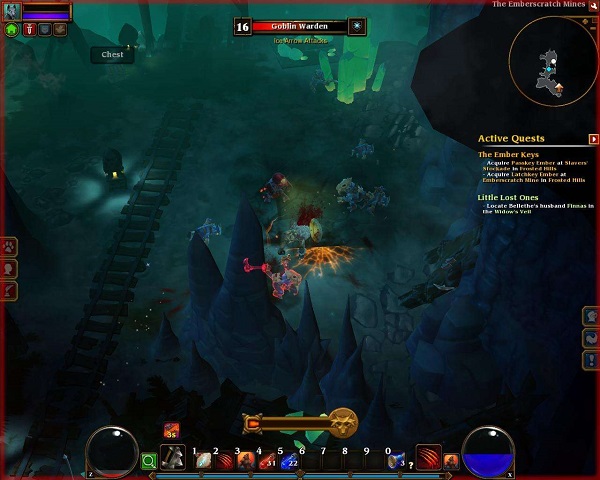
Task: Send pet to town with green house button
Action: (12, 30)
